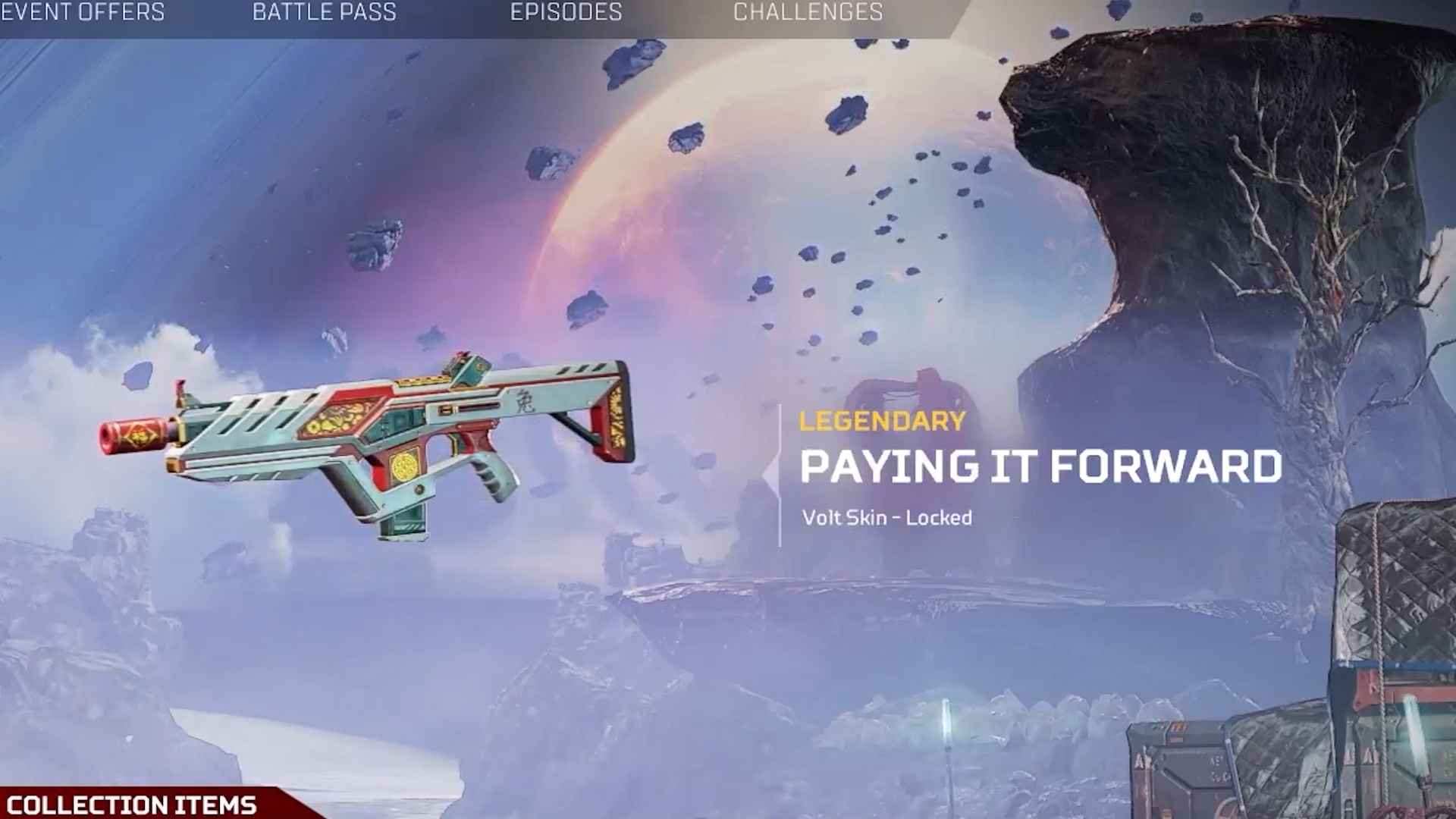
Task: Open the Event Offers tab
Action: tap(82, 13)
